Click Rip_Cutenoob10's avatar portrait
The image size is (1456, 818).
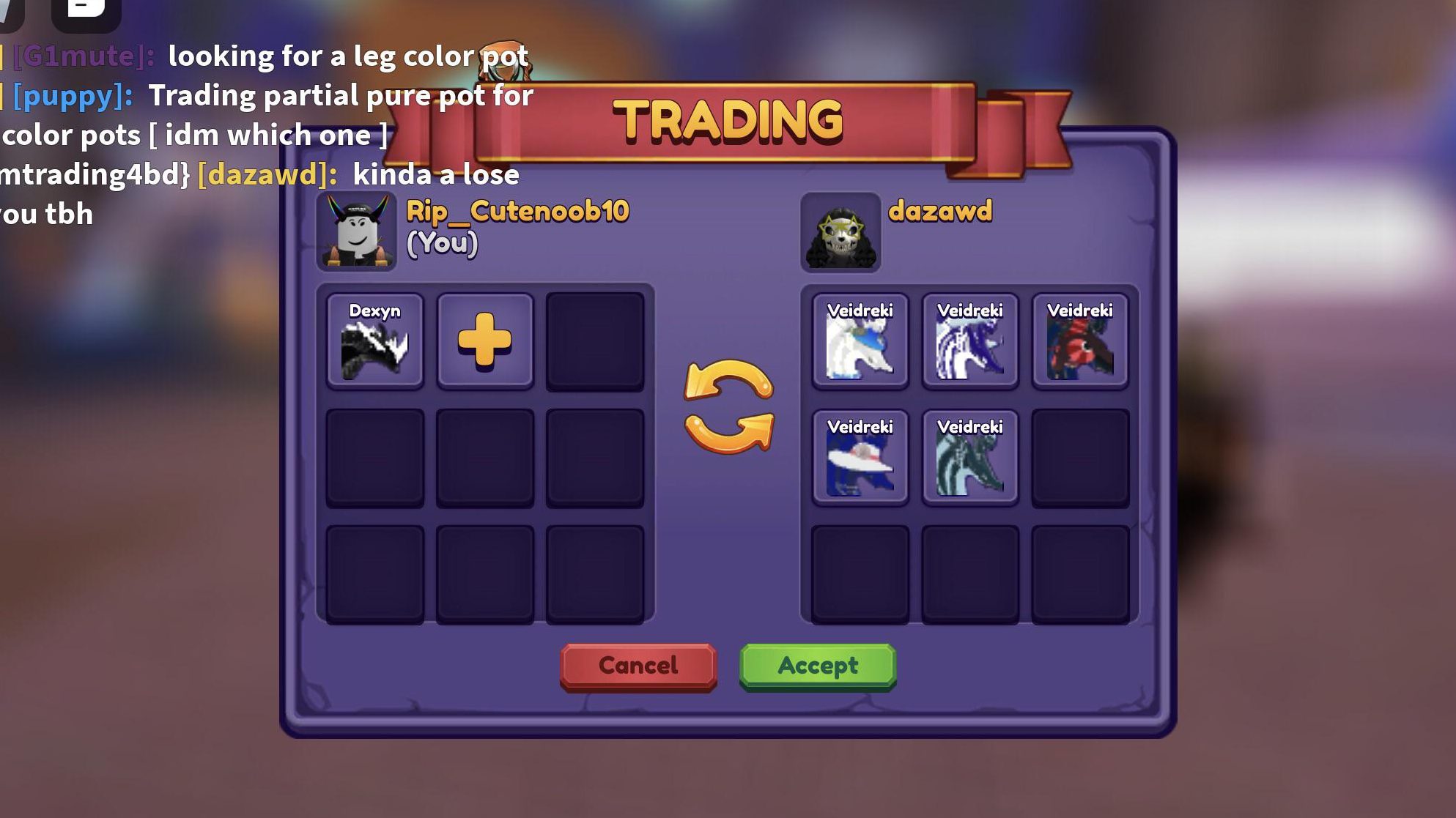tap(356, 233)
